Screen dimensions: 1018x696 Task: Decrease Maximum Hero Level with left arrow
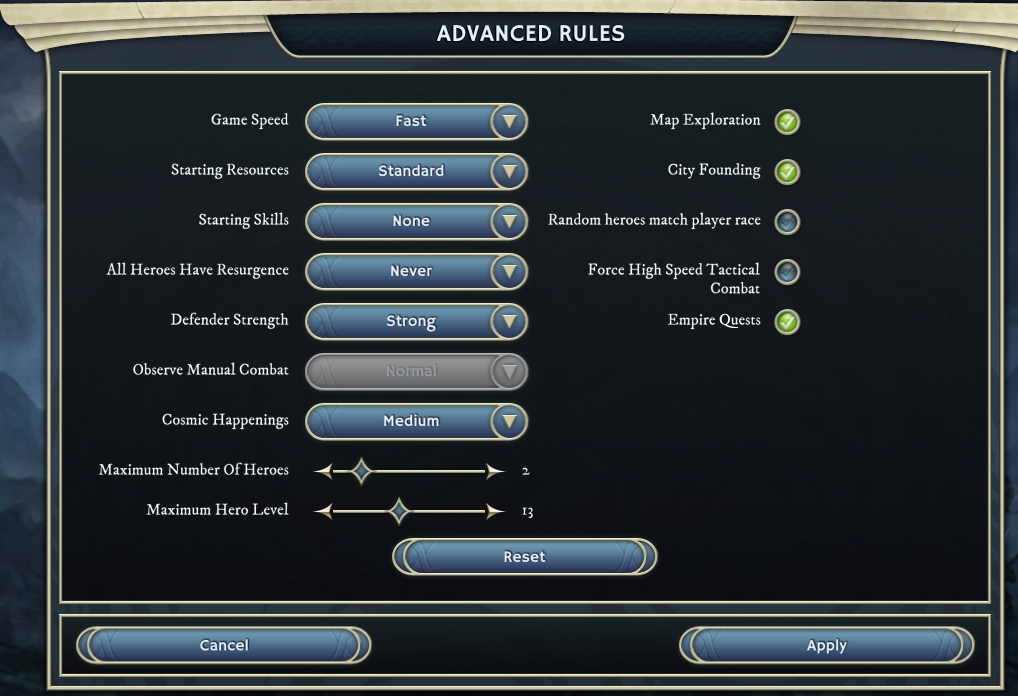click(323, 512)
